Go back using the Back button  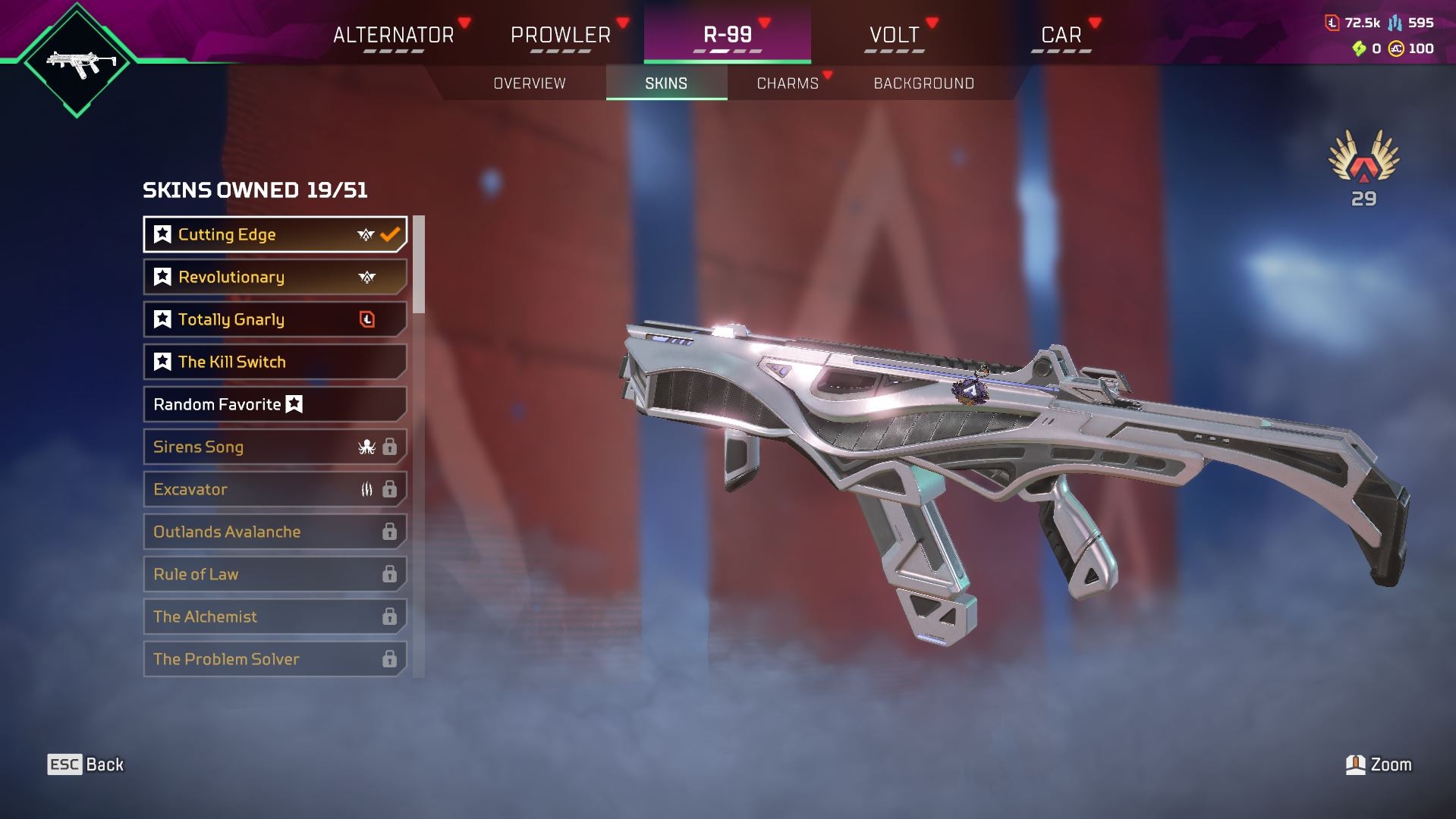[x=86, y=764]
